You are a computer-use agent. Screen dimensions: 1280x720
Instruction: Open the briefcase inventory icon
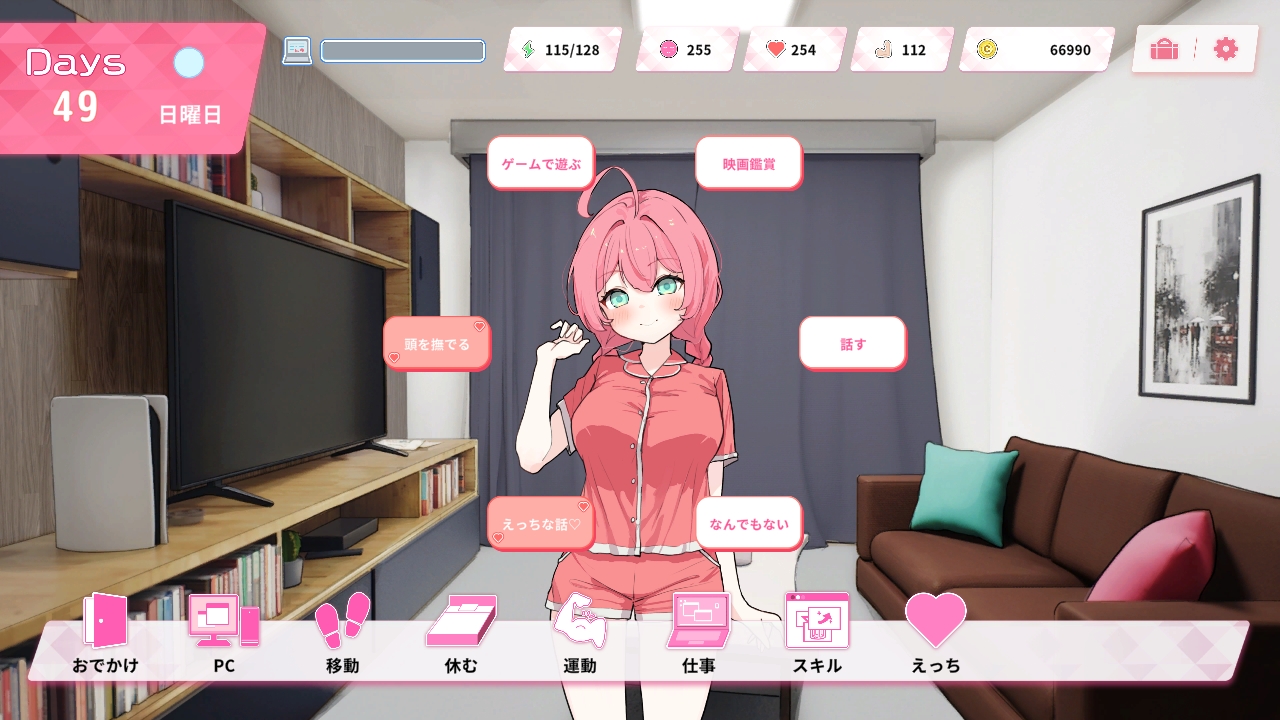1164,49
